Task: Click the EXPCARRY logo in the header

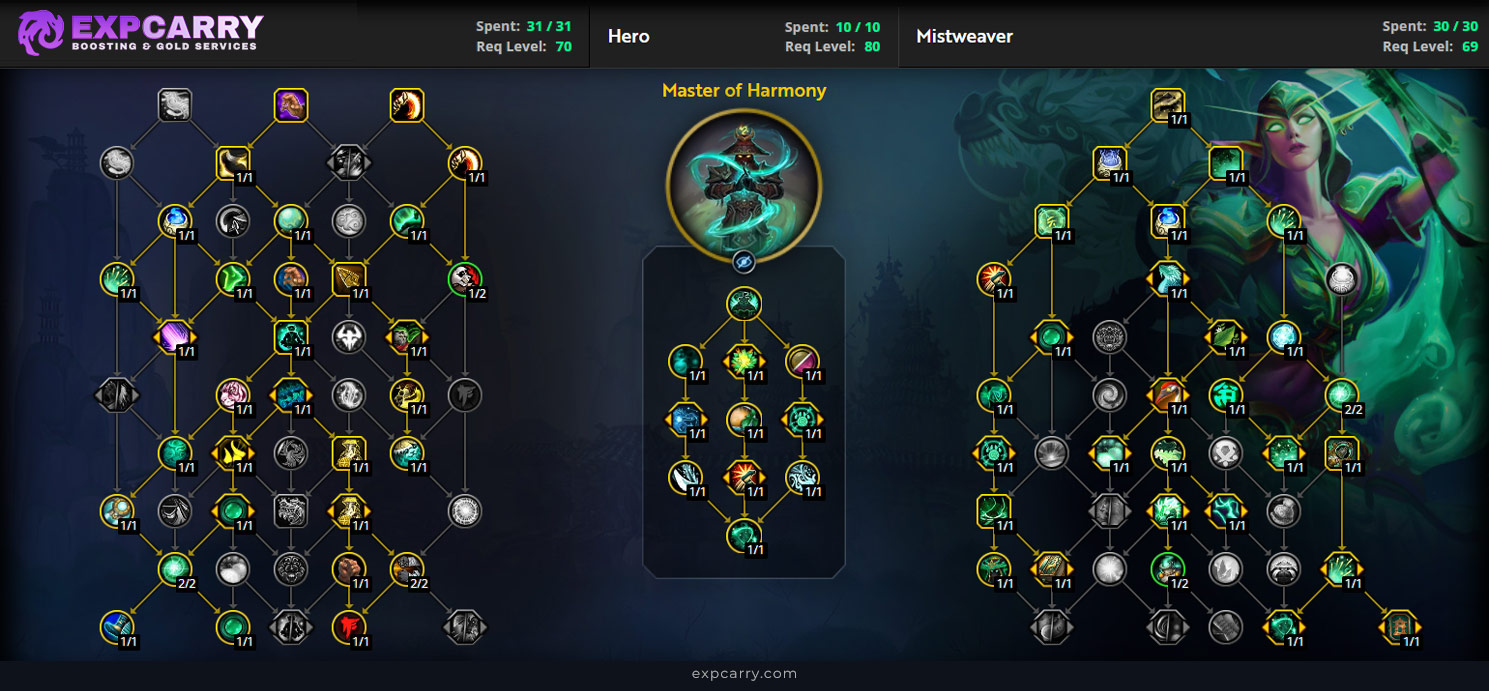Action: [140, 33]
